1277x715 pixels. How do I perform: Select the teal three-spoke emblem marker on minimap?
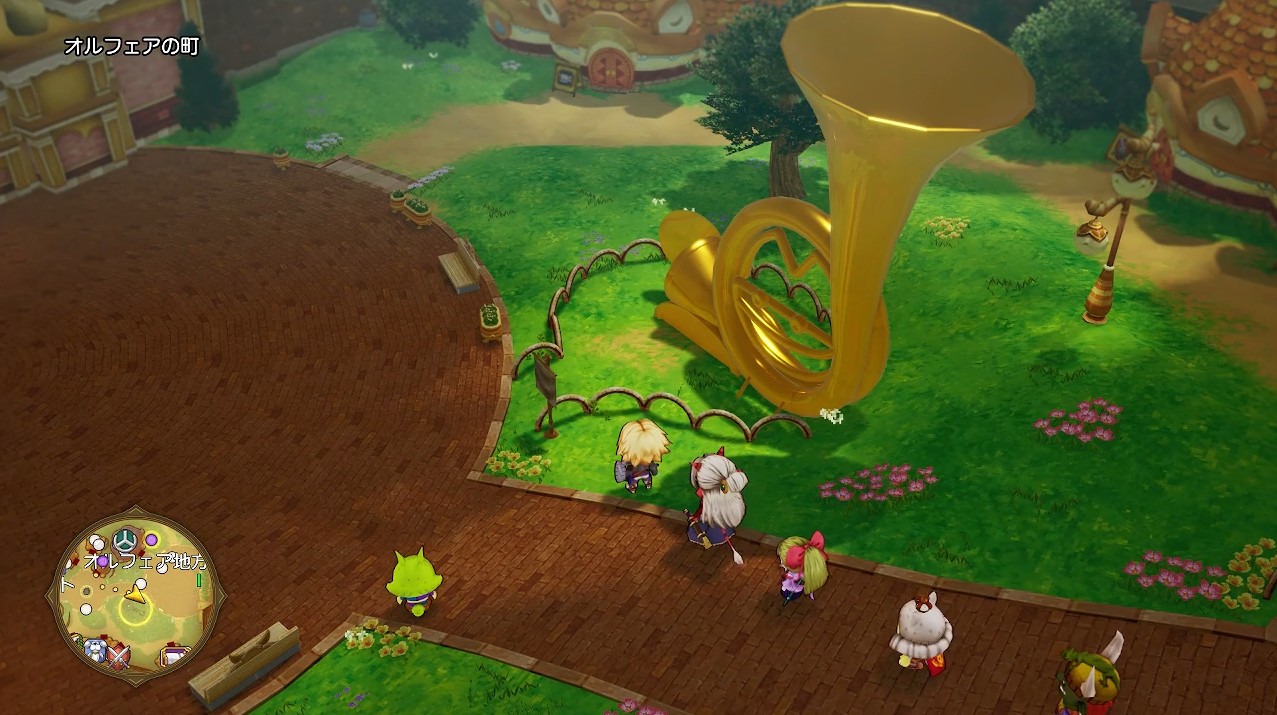pyautogui.click(x=125, y=540)
